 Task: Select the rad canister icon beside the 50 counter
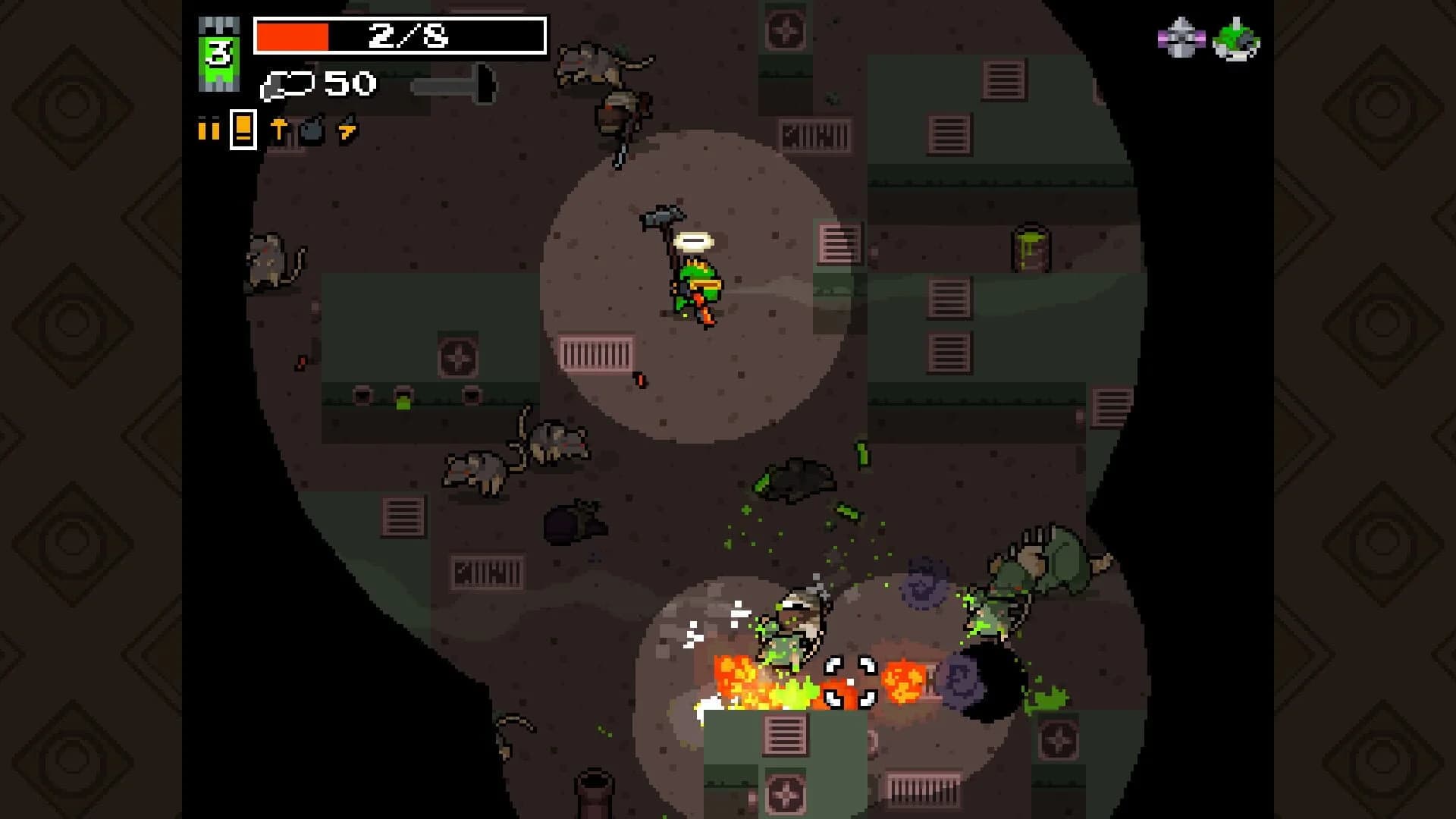[x=287, y=85]
